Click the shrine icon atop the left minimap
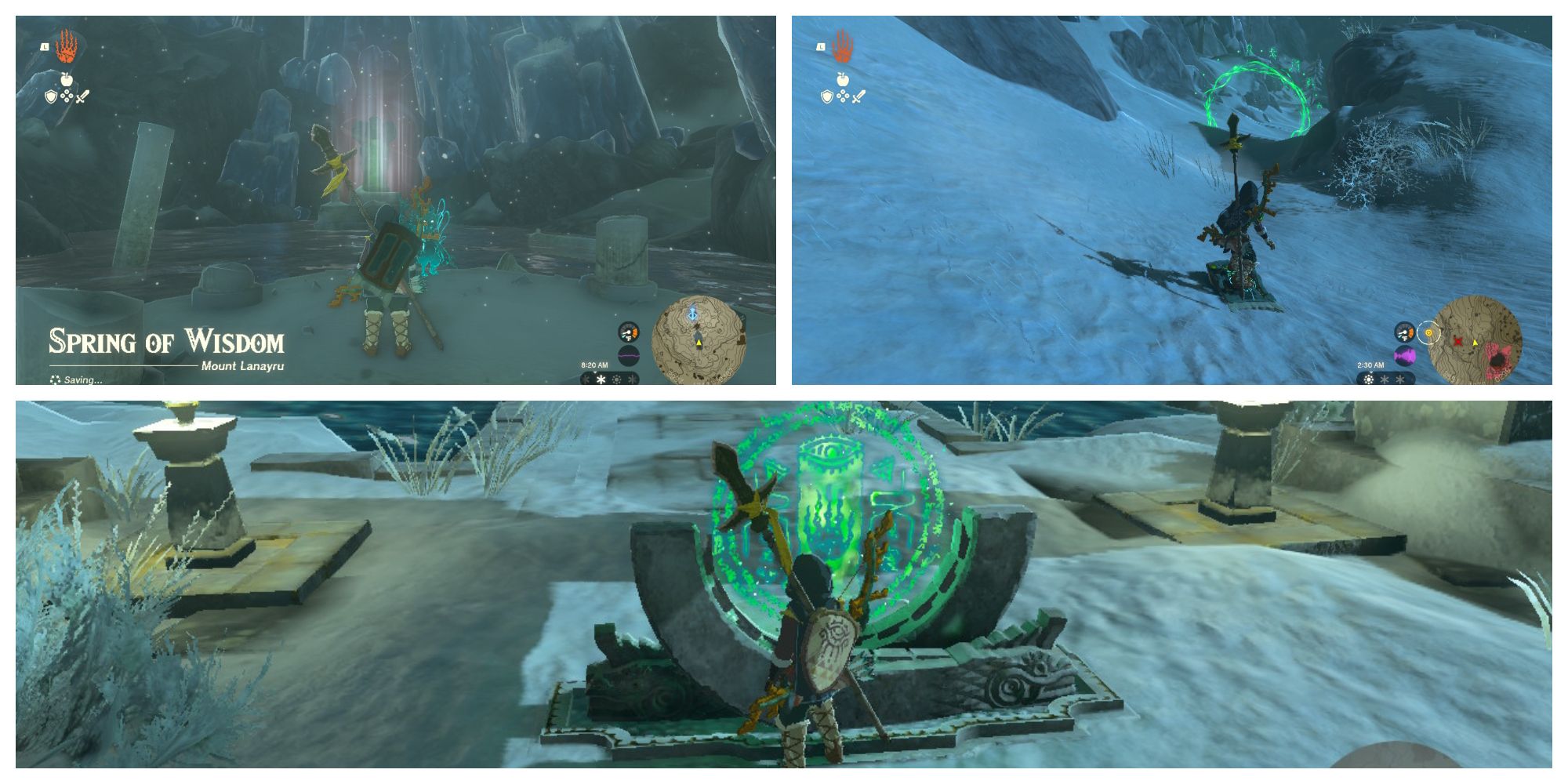 tap(692, 316)
